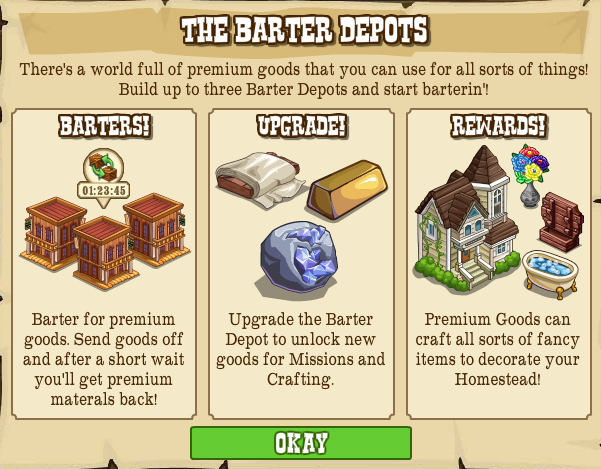Confirm the dialog with the green OKAY button
This screenshot has height=469, width=601.
pyautogui.click(x=300, y=443)
